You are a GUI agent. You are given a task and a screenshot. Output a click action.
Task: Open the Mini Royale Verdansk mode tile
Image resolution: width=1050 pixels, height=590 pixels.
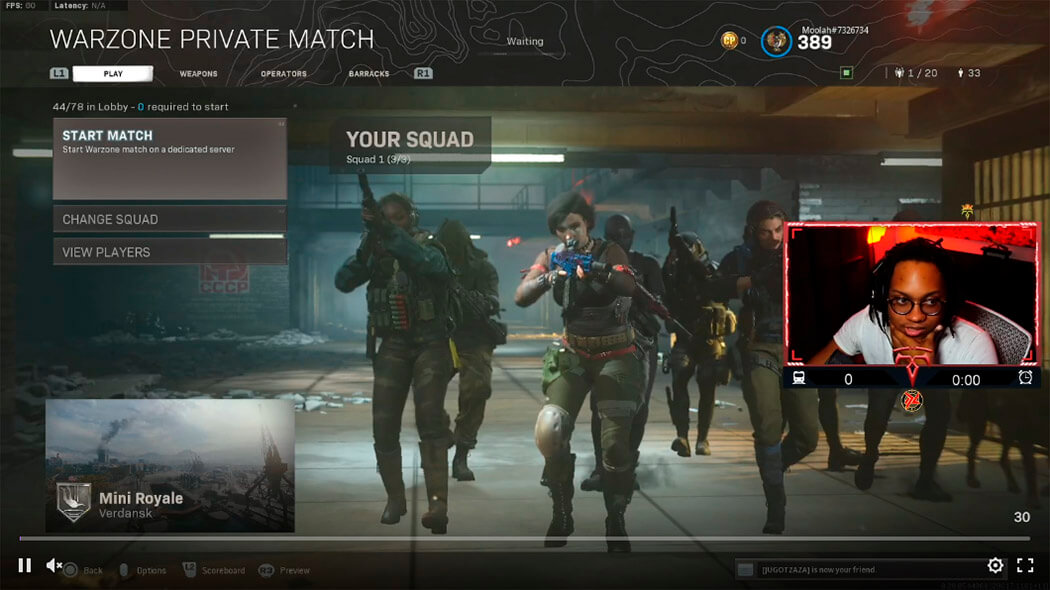(170, 465)
